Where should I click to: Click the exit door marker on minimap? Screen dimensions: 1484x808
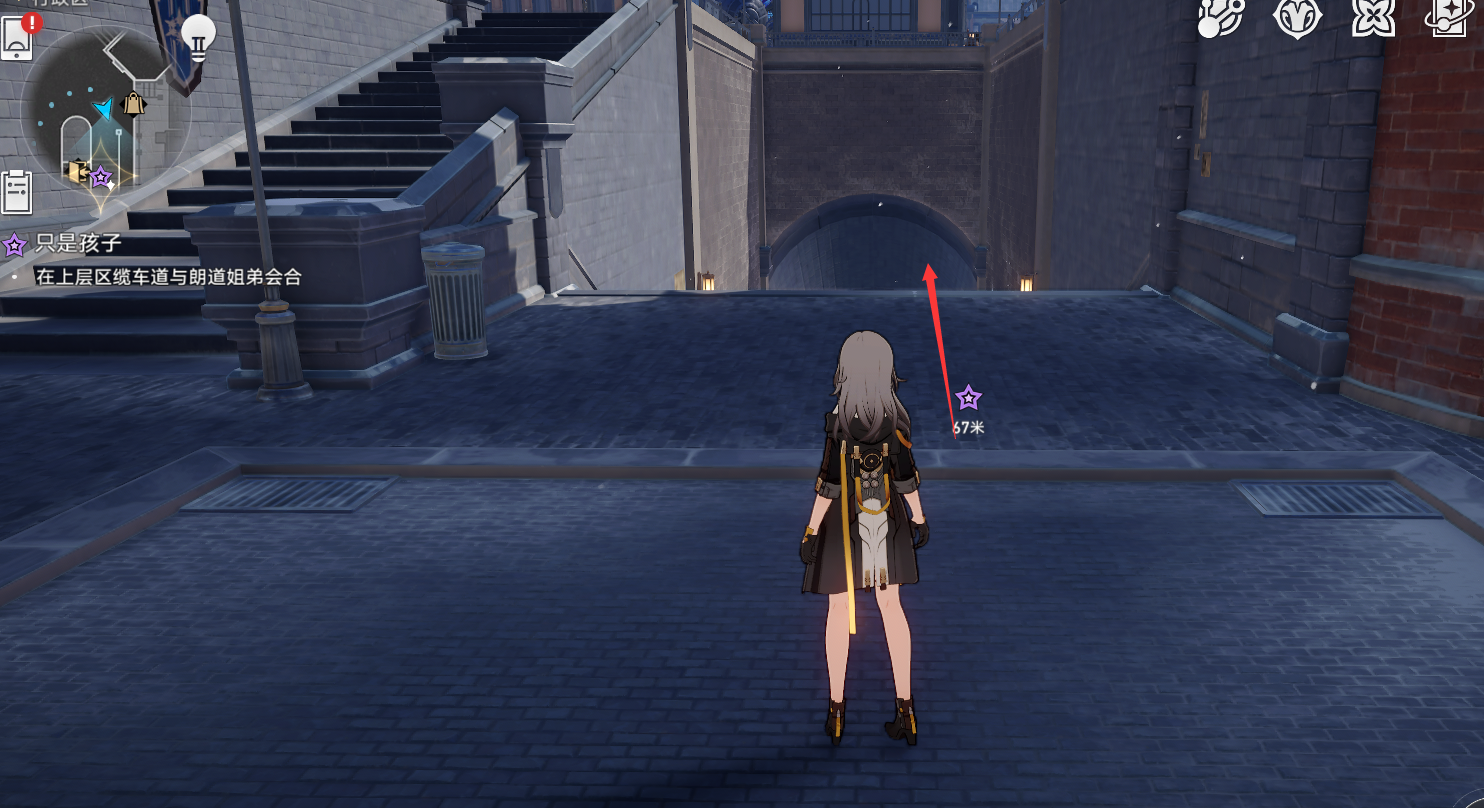(x=76, y=171)
